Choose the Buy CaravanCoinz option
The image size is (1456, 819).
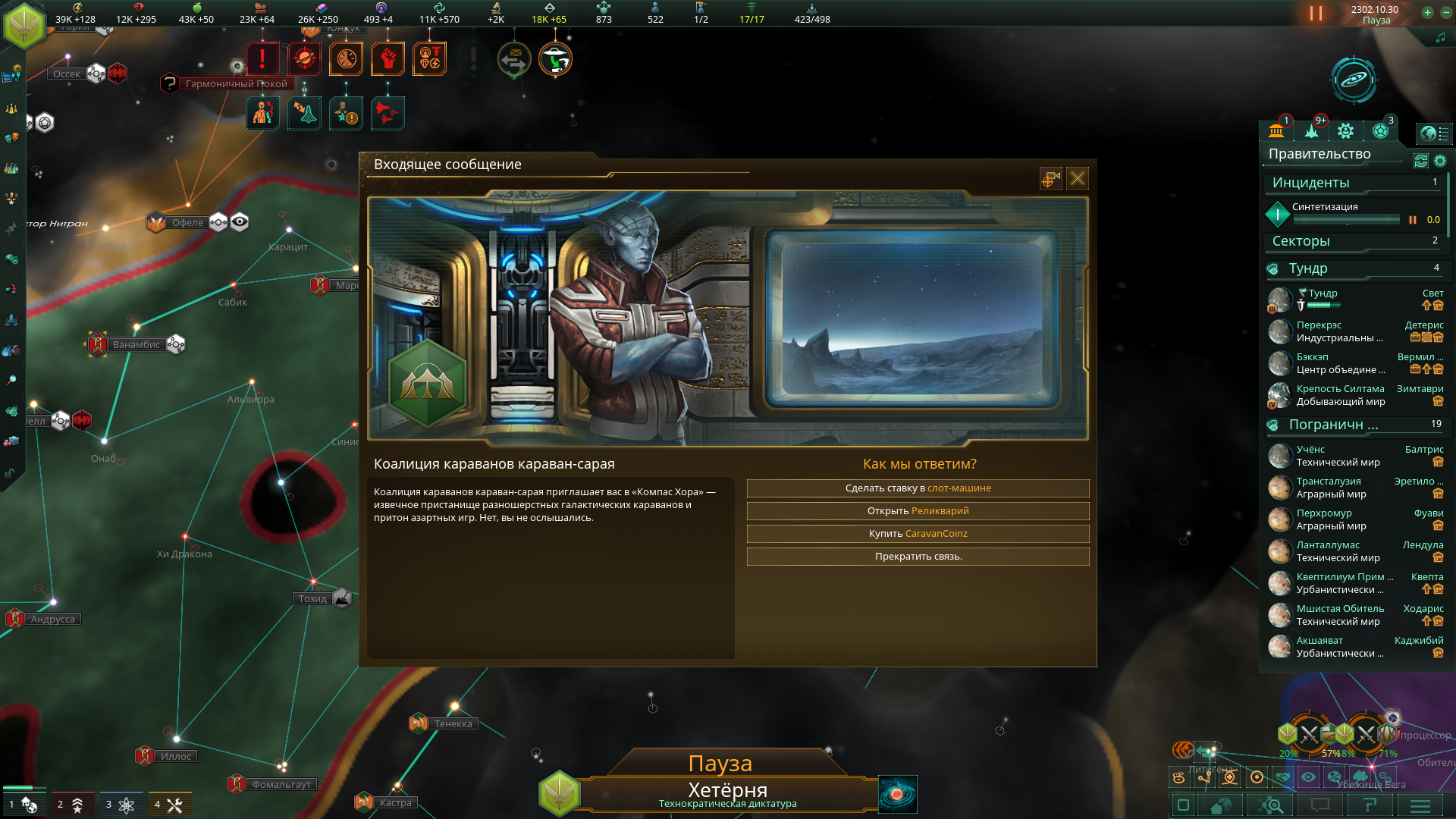[x=918, y=534]
